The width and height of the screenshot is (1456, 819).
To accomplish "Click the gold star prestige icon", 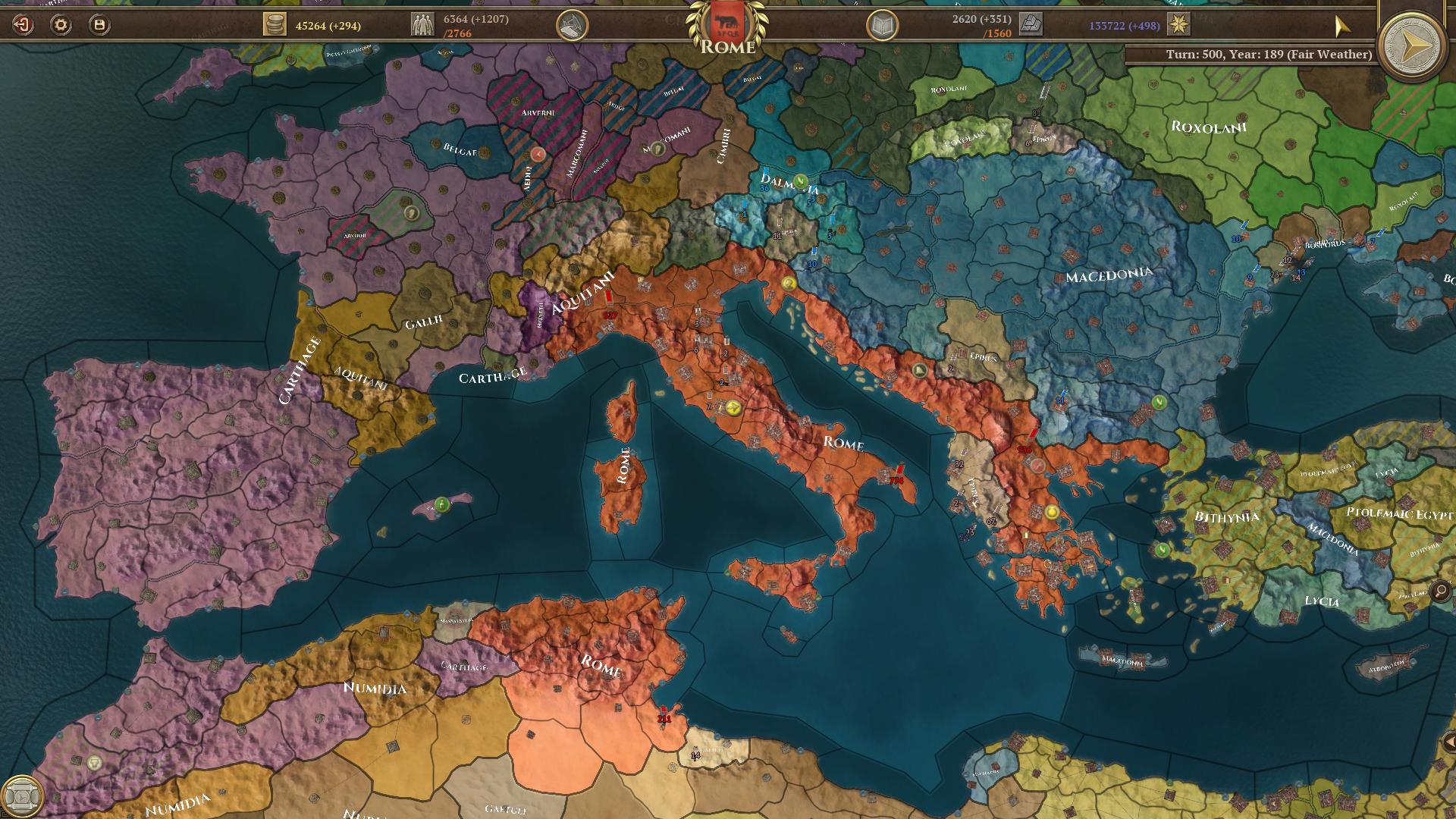I will (x=1178, y=25).
